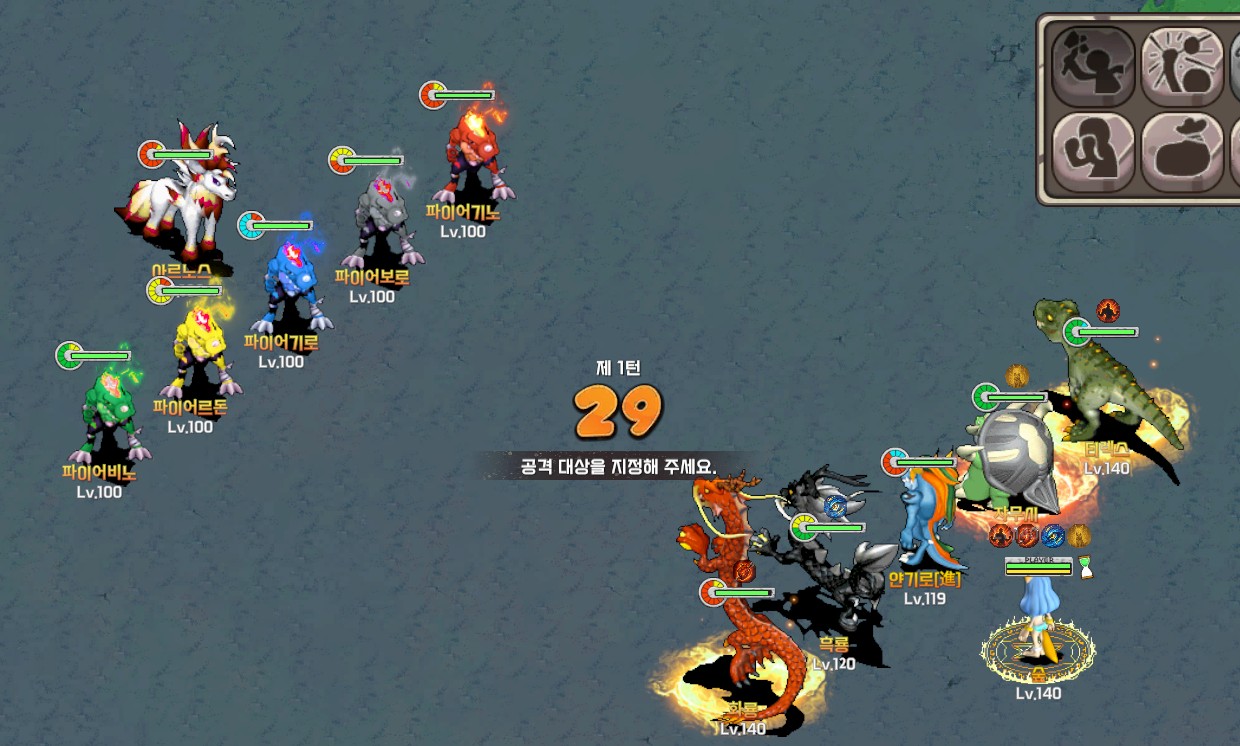This screenshot has width=1240, height=746.
Task: Select the axe attack command icon
Action: click(x=1093, y=66)
